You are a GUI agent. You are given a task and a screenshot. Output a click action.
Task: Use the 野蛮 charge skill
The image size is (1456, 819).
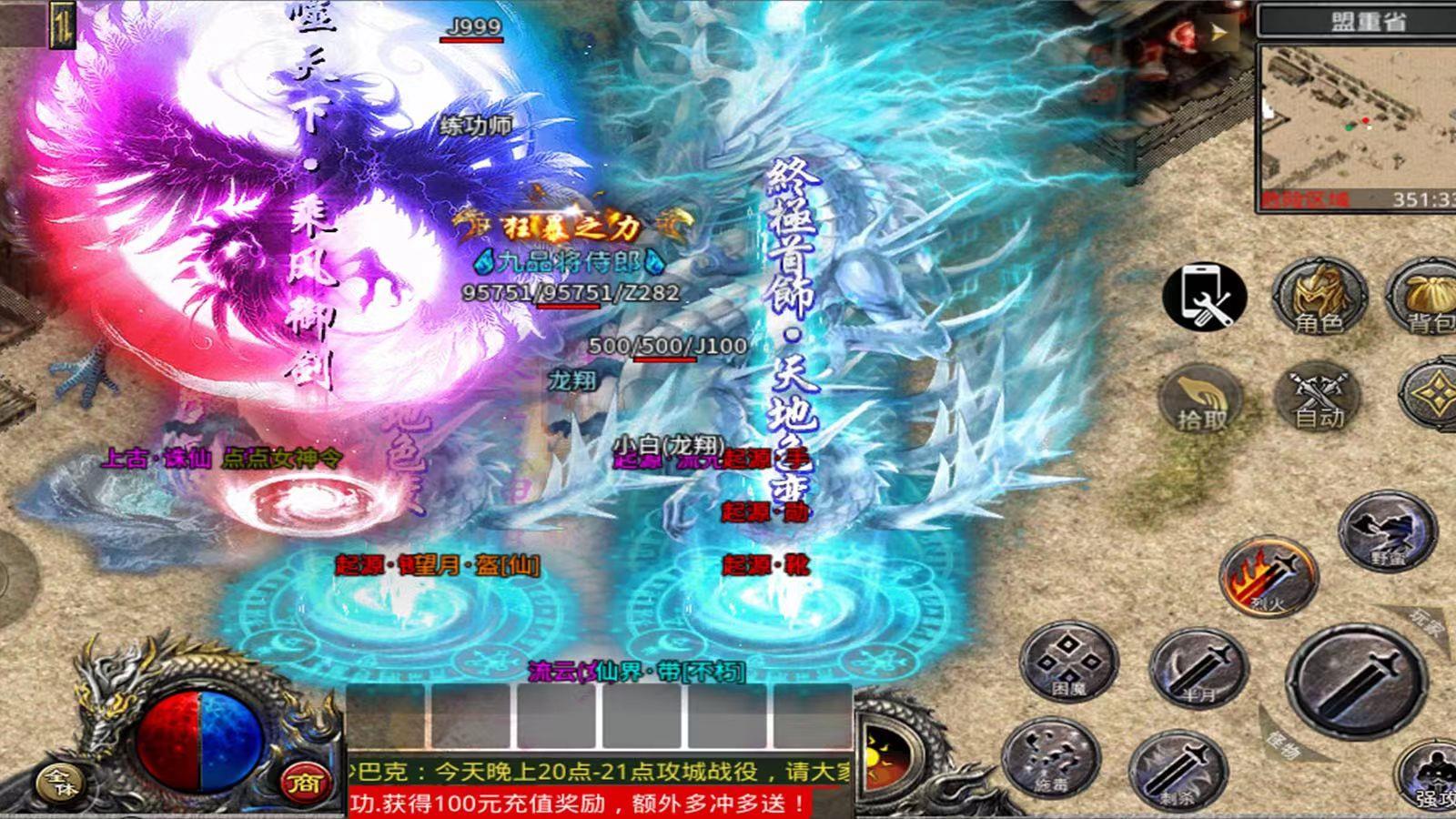1387,531
